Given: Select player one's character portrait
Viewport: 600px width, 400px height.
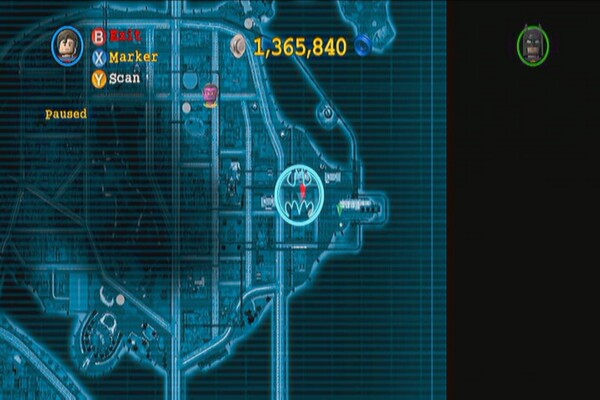Looking at the screenshot, I should (68, 46).
